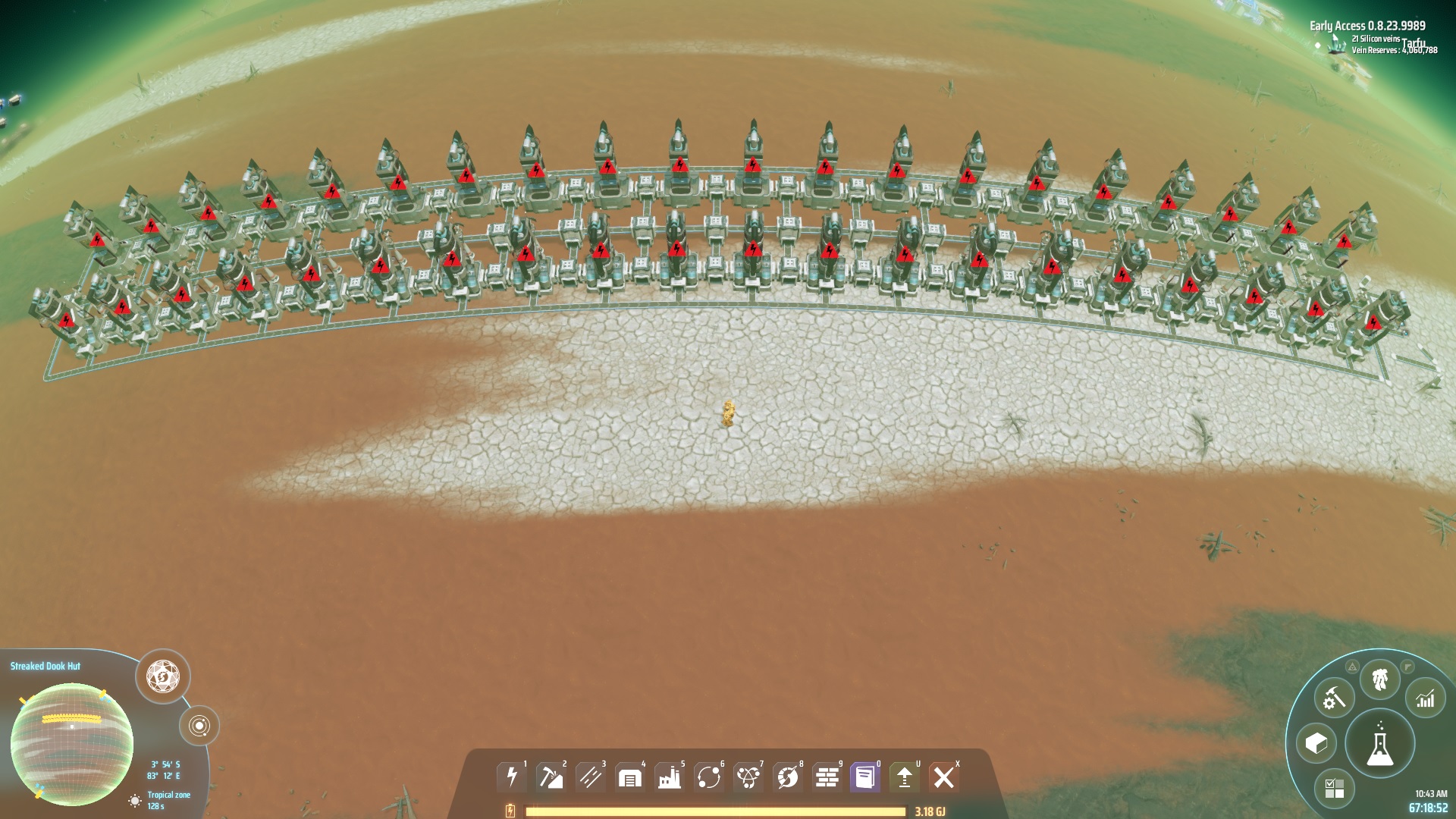Open the Statistics panel
The image size is (1456, 819).
pos(1424,698)
